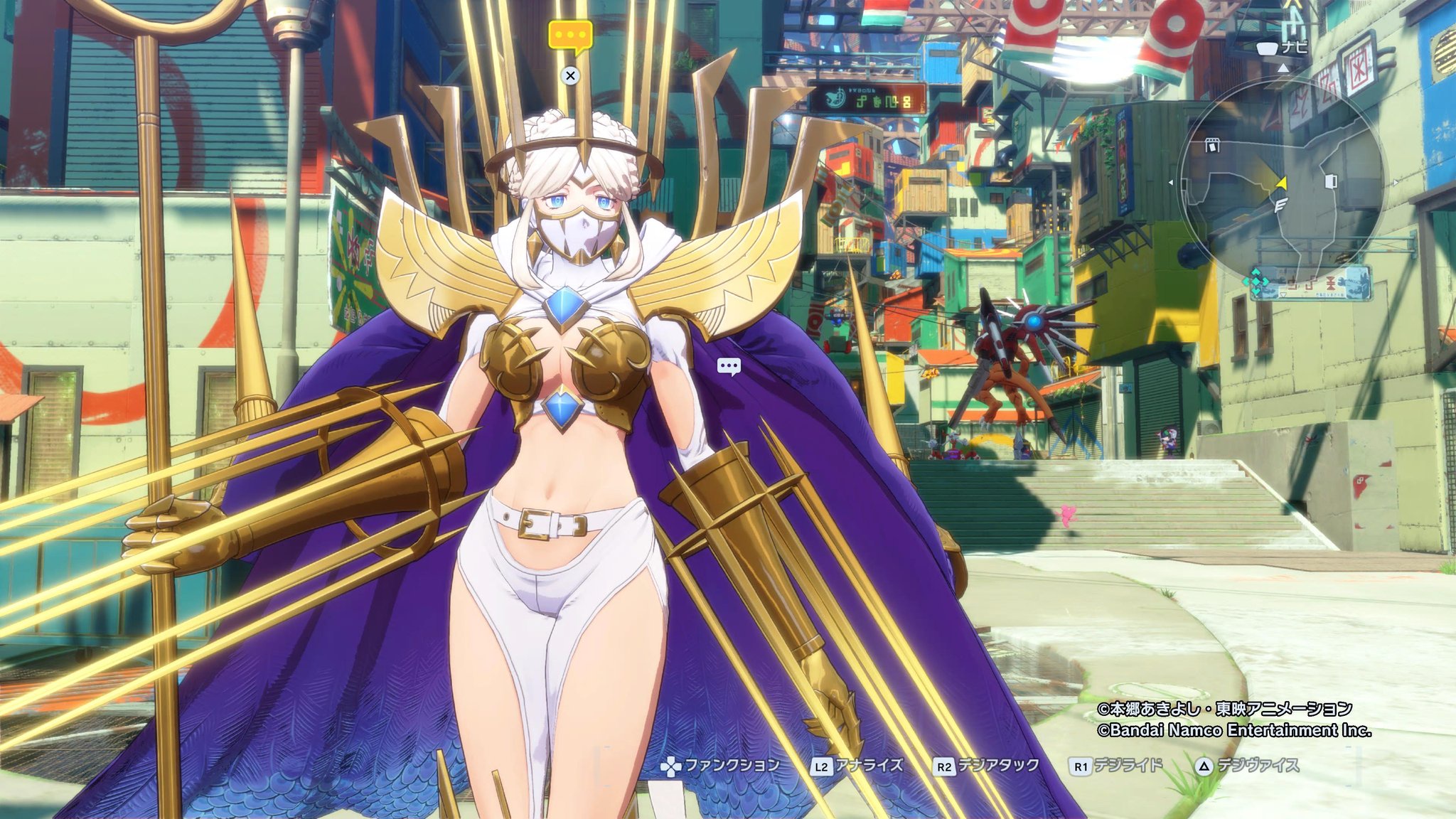Select the shop stall marker on minimap
This screenshot has width=1456, height=819.
coord(1212,146)
